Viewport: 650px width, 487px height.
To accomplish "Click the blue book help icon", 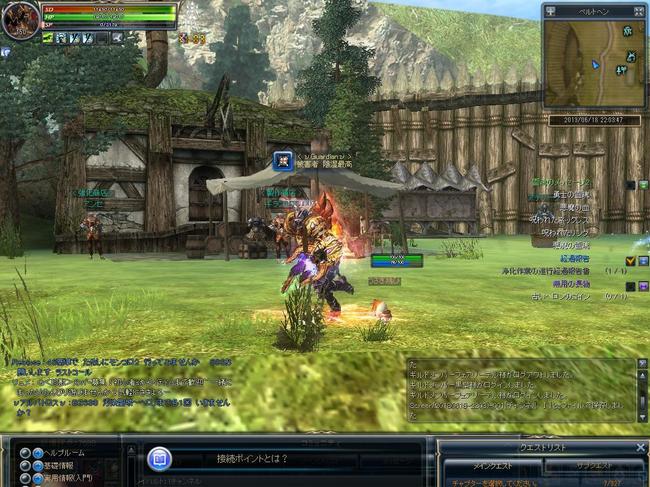I will coord(160,459).
